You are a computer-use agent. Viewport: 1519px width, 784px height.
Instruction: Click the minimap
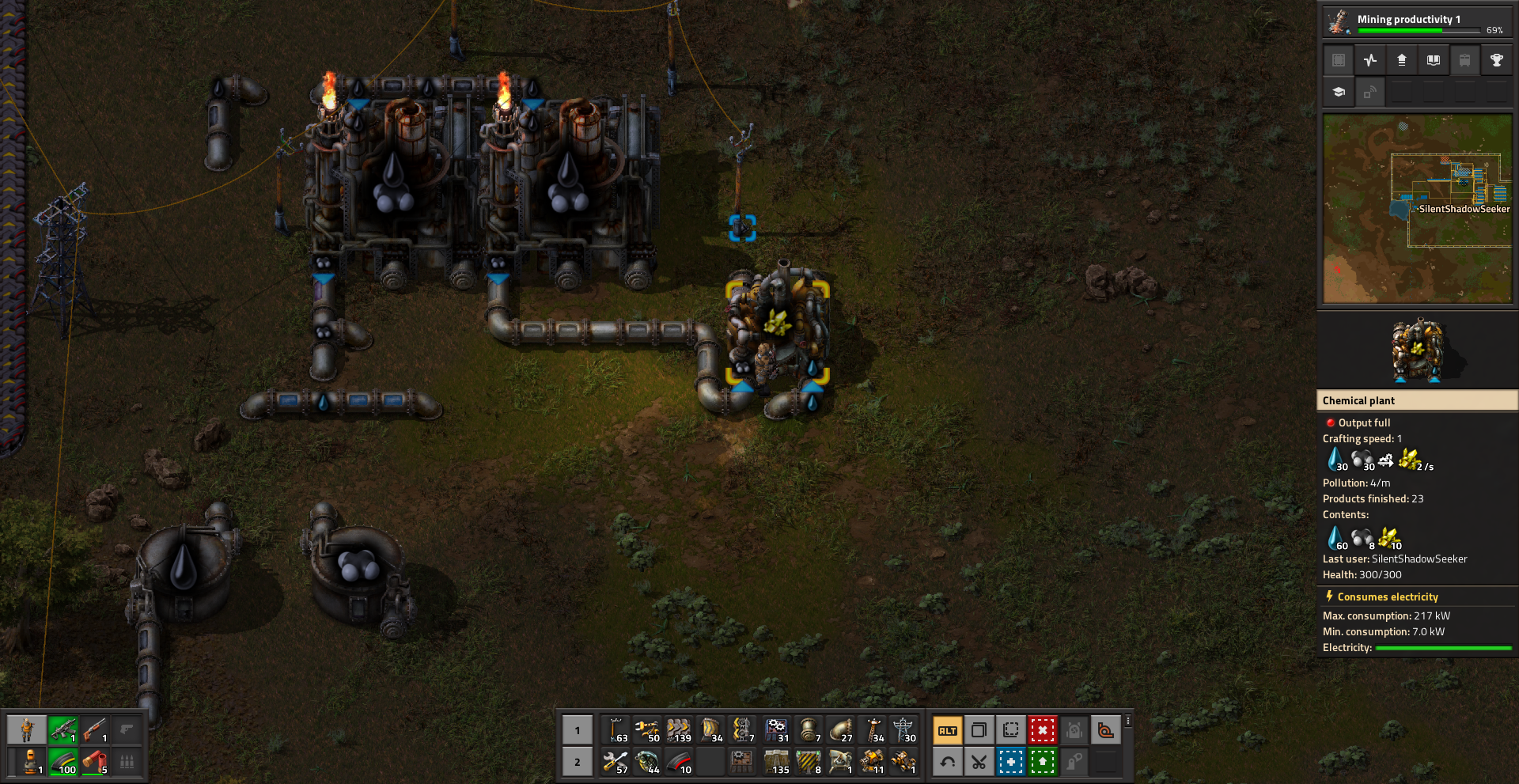1417,209
